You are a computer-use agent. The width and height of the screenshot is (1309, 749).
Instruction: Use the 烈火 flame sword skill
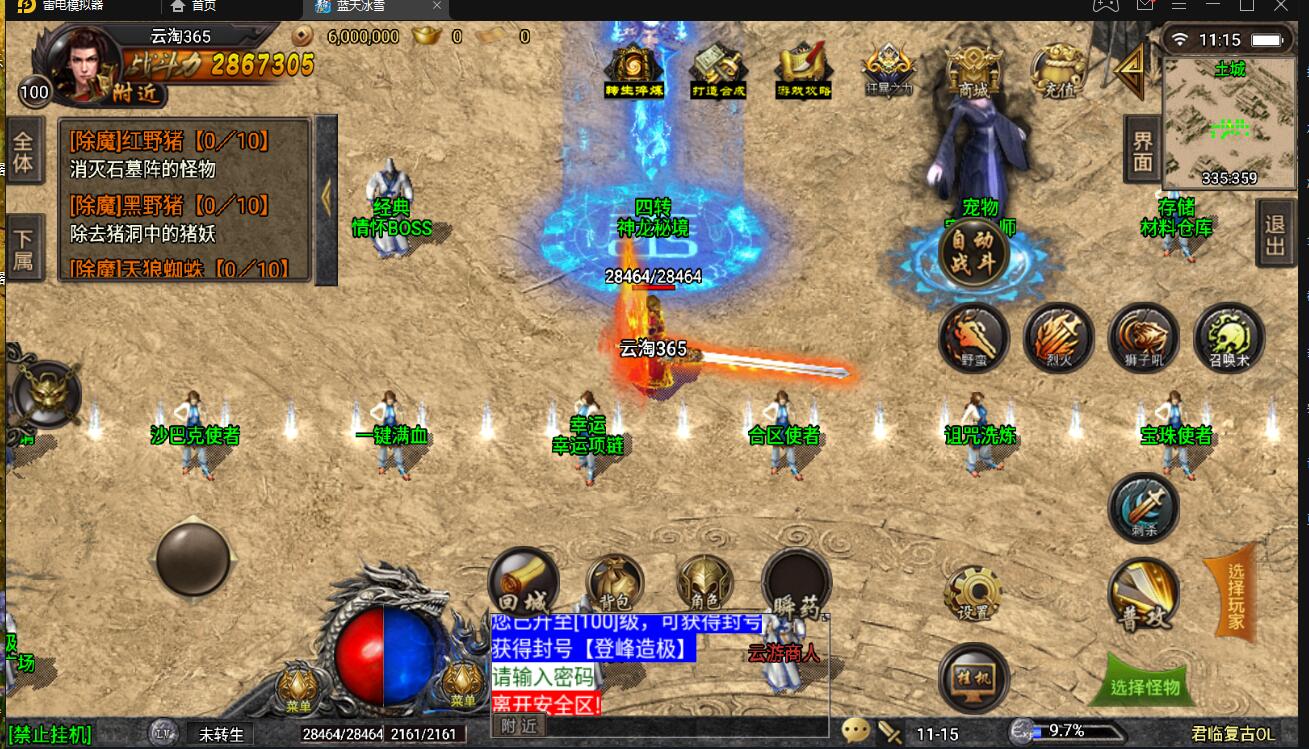[1058, 337]
